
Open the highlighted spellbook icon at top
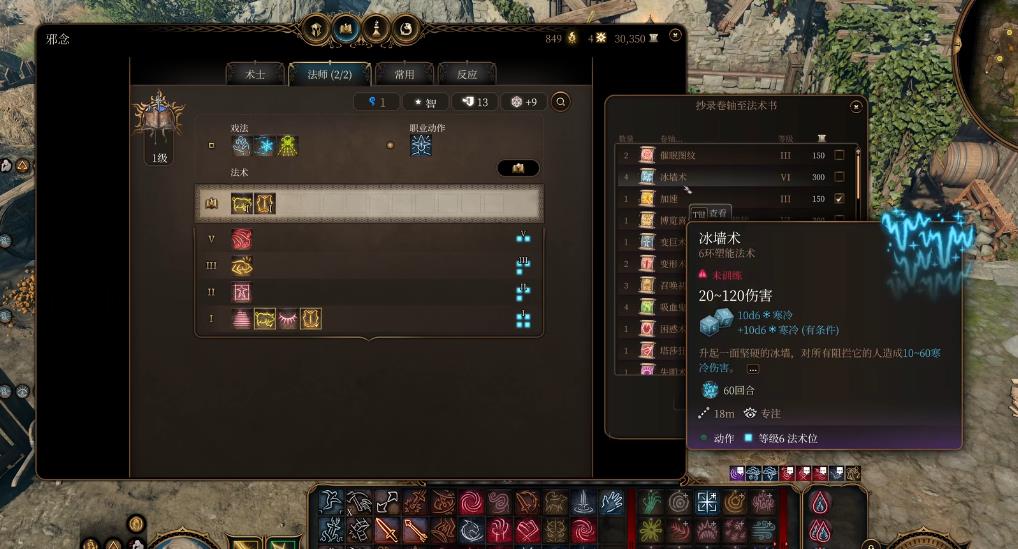click(x=346, y=28)
